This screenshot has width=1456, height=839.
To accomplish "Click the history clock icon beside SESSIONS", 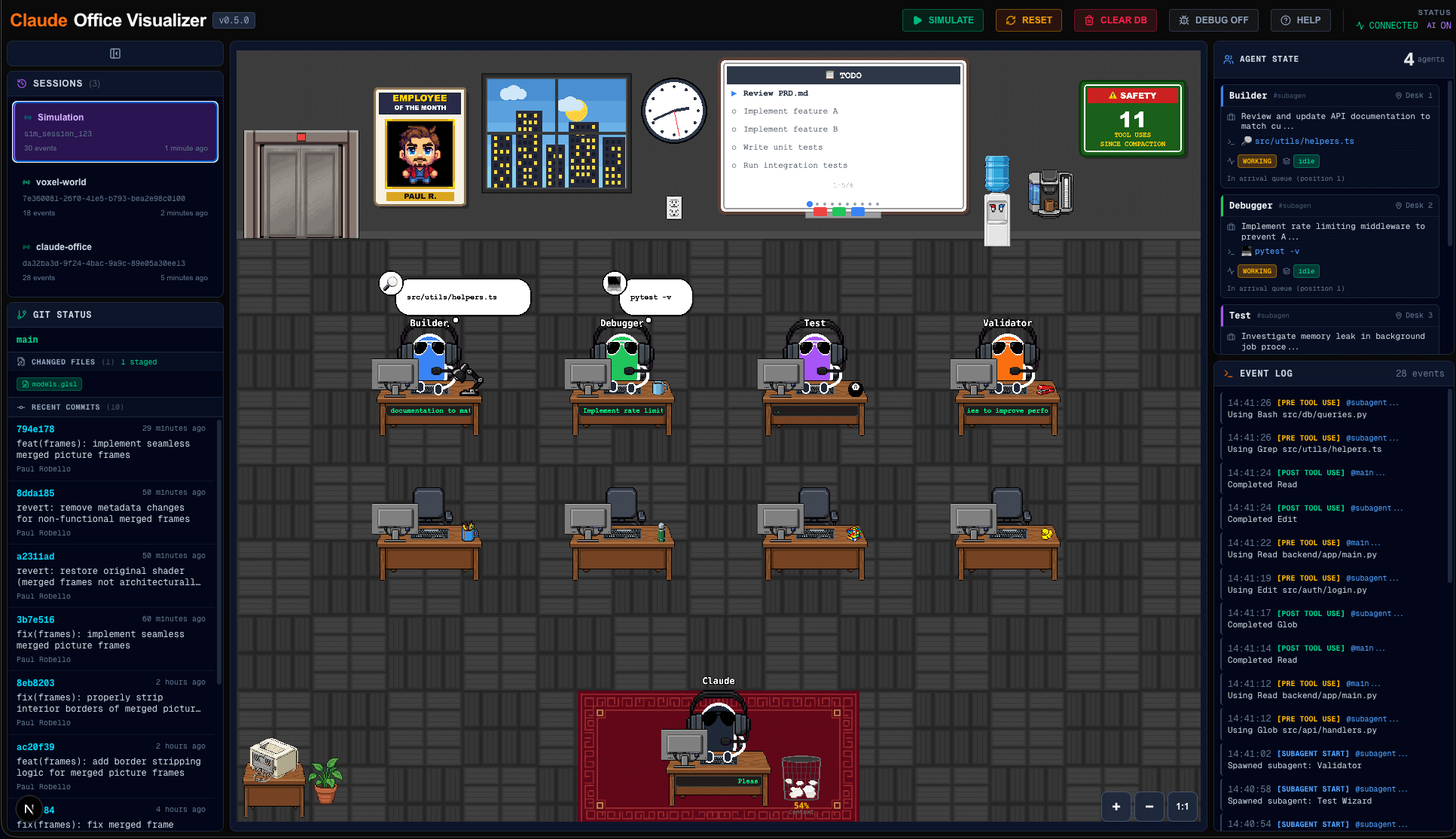I will 20,84.
